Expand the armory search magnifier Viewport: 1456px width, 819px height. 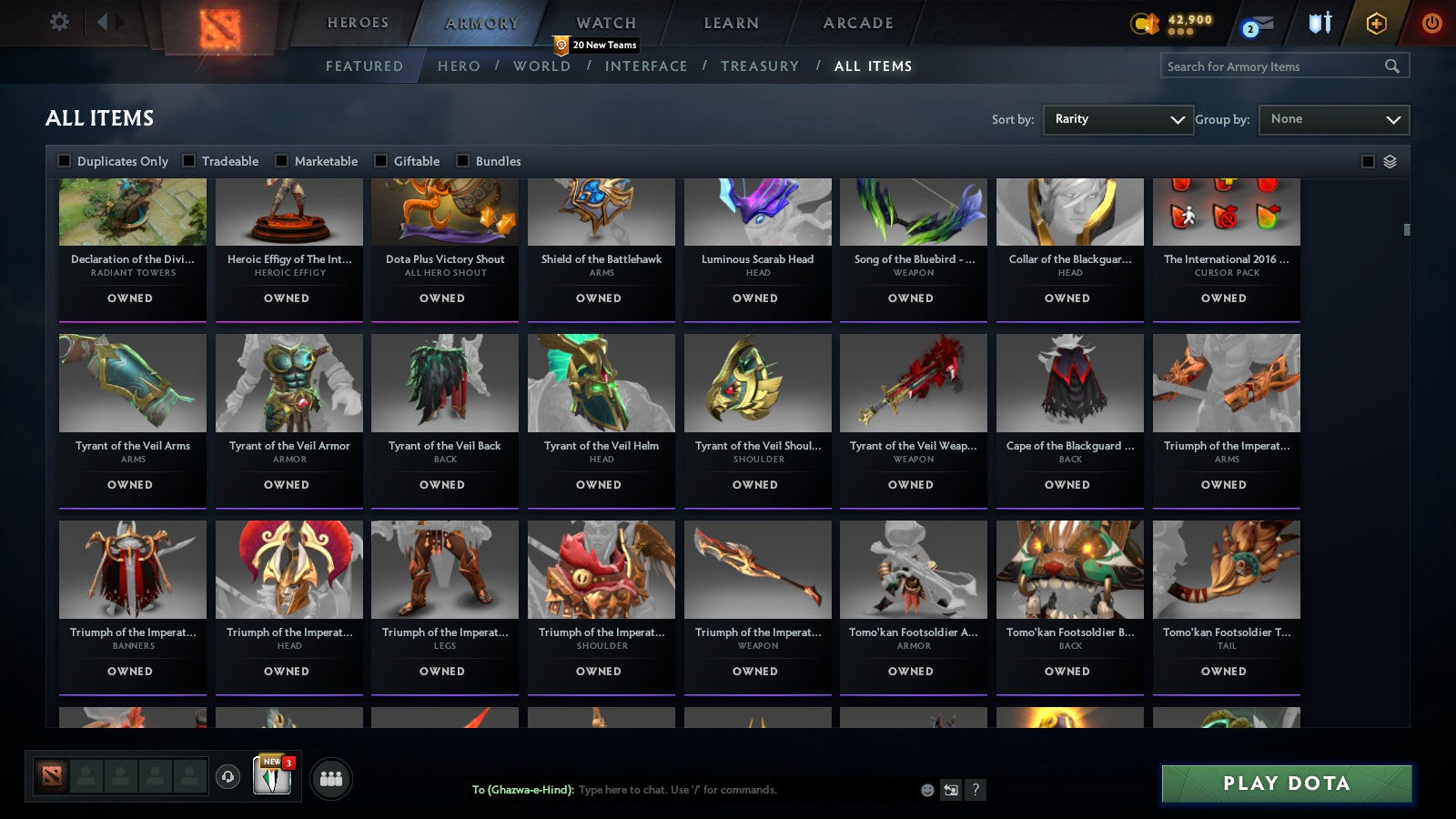tap(1393, 66)
